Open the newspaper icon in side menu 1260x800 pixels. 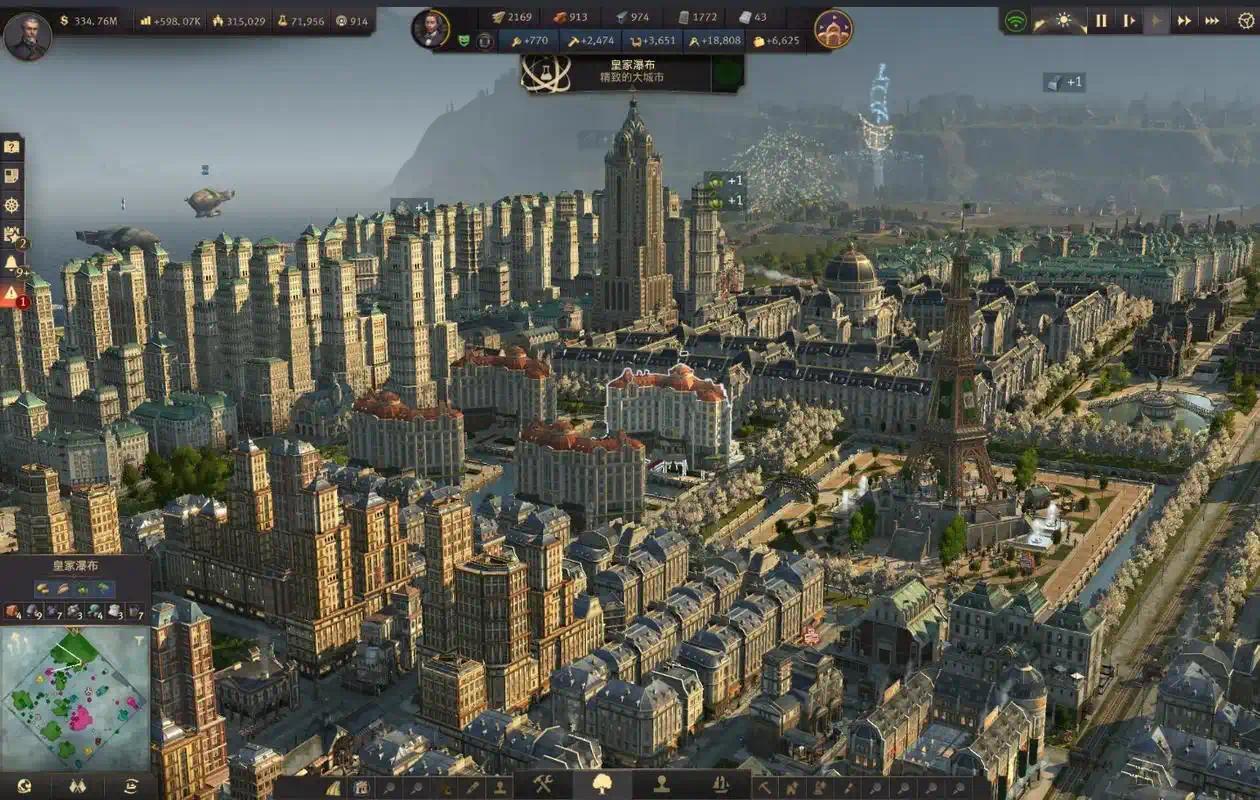pyautogui.click(x=11, y=176)
